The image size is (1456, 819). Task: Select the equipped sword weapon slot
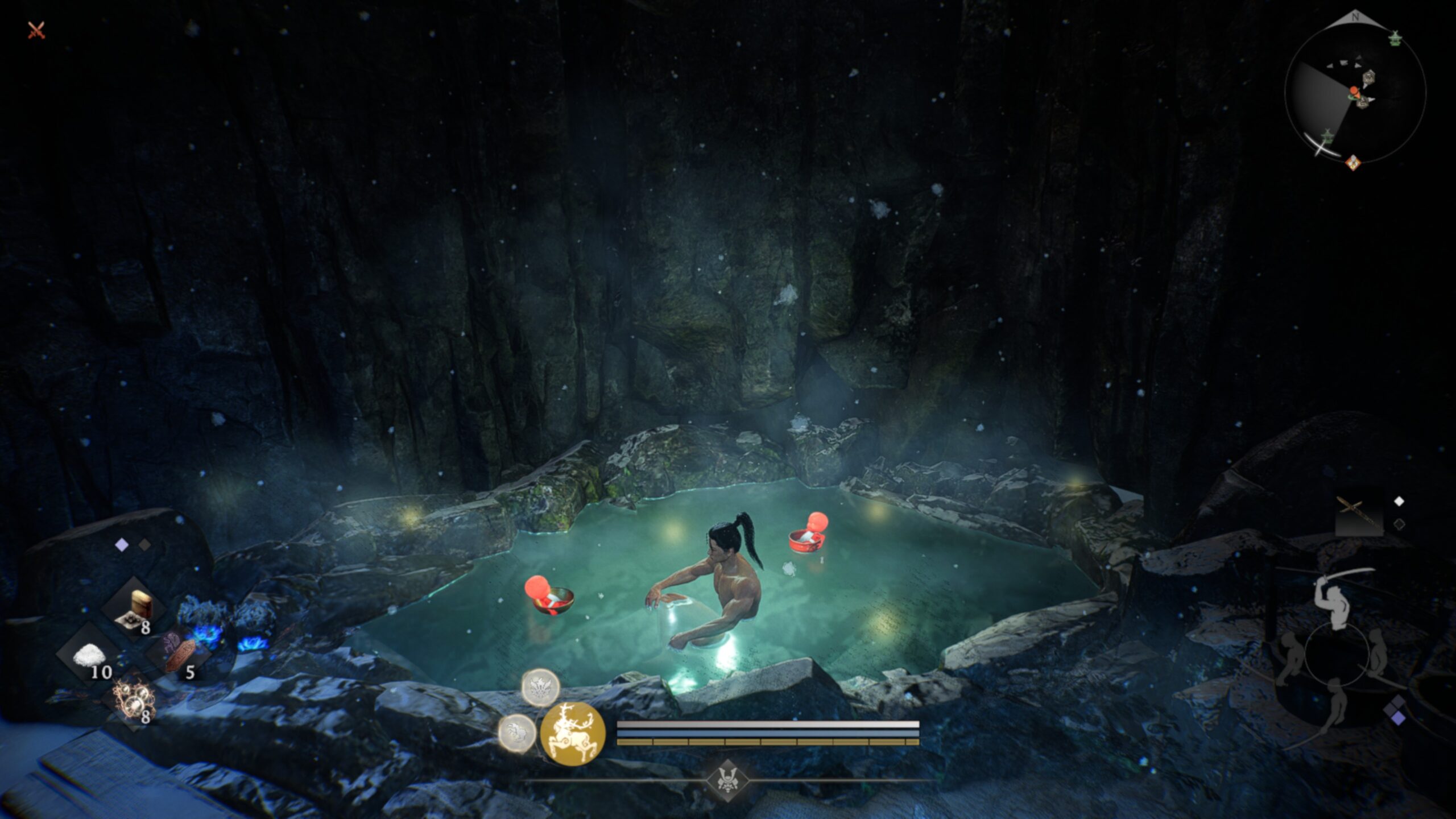tap(1358, 515)
